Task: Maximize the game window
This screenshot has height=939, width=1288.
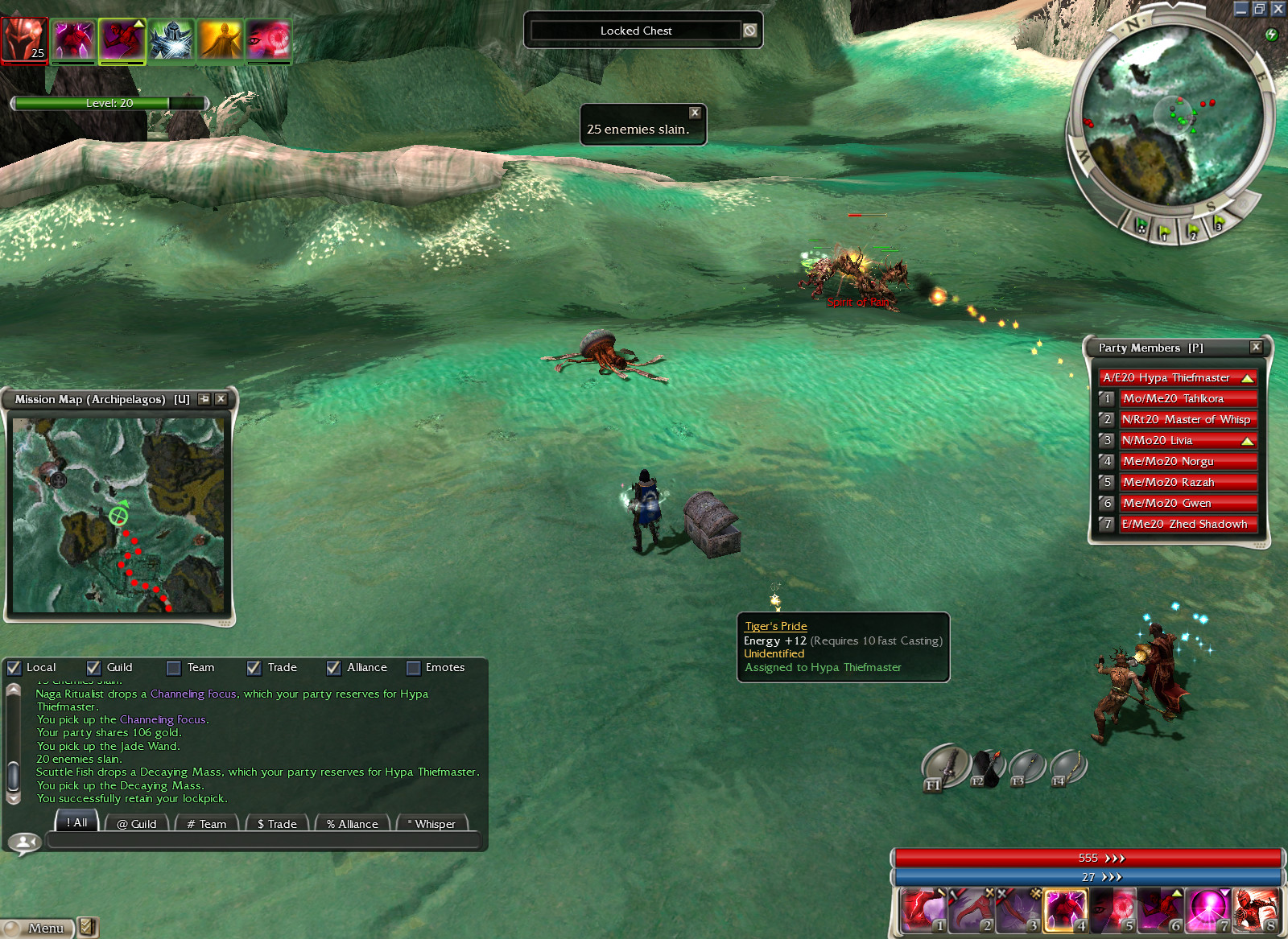Action: (x=1259, y=9)
